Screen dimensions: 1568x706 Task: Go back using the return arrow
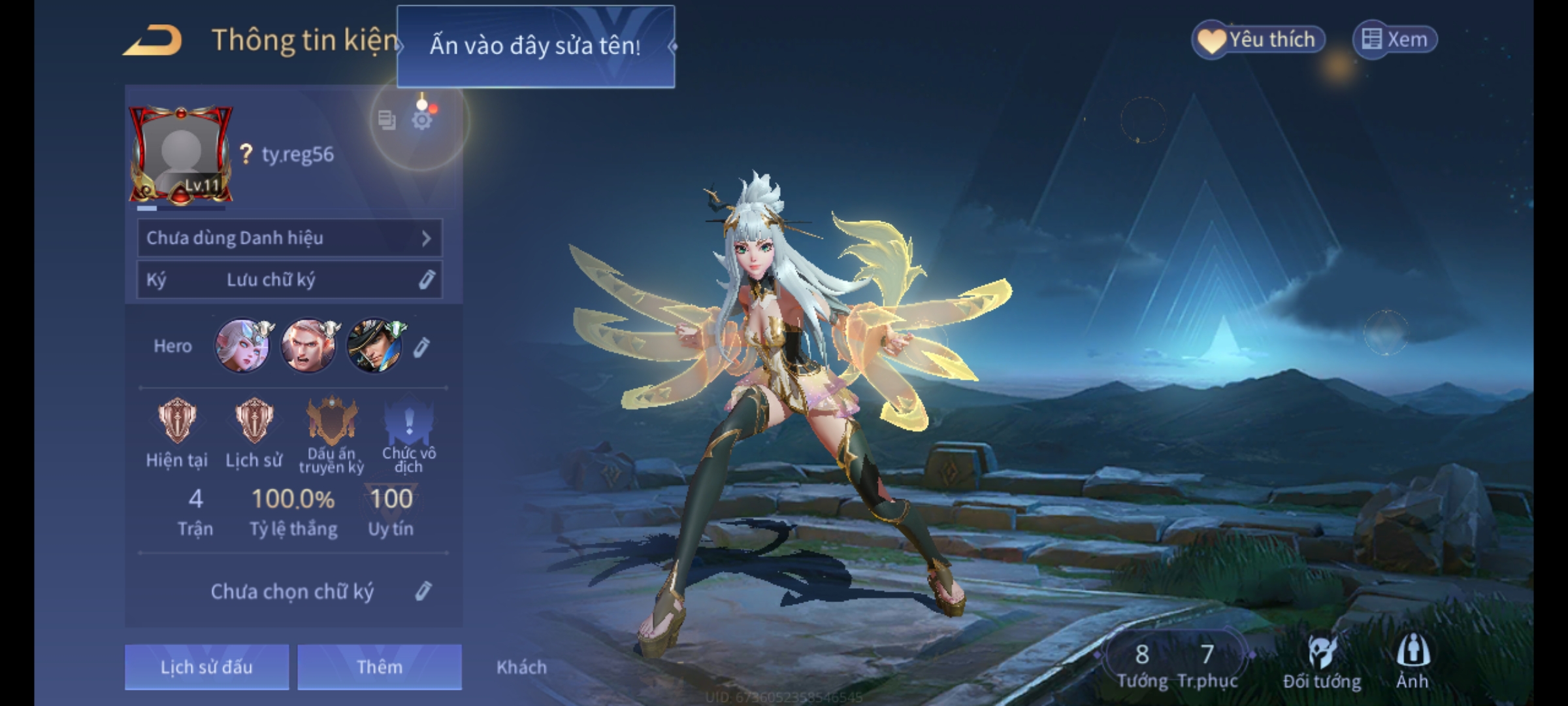pos(153,41)
